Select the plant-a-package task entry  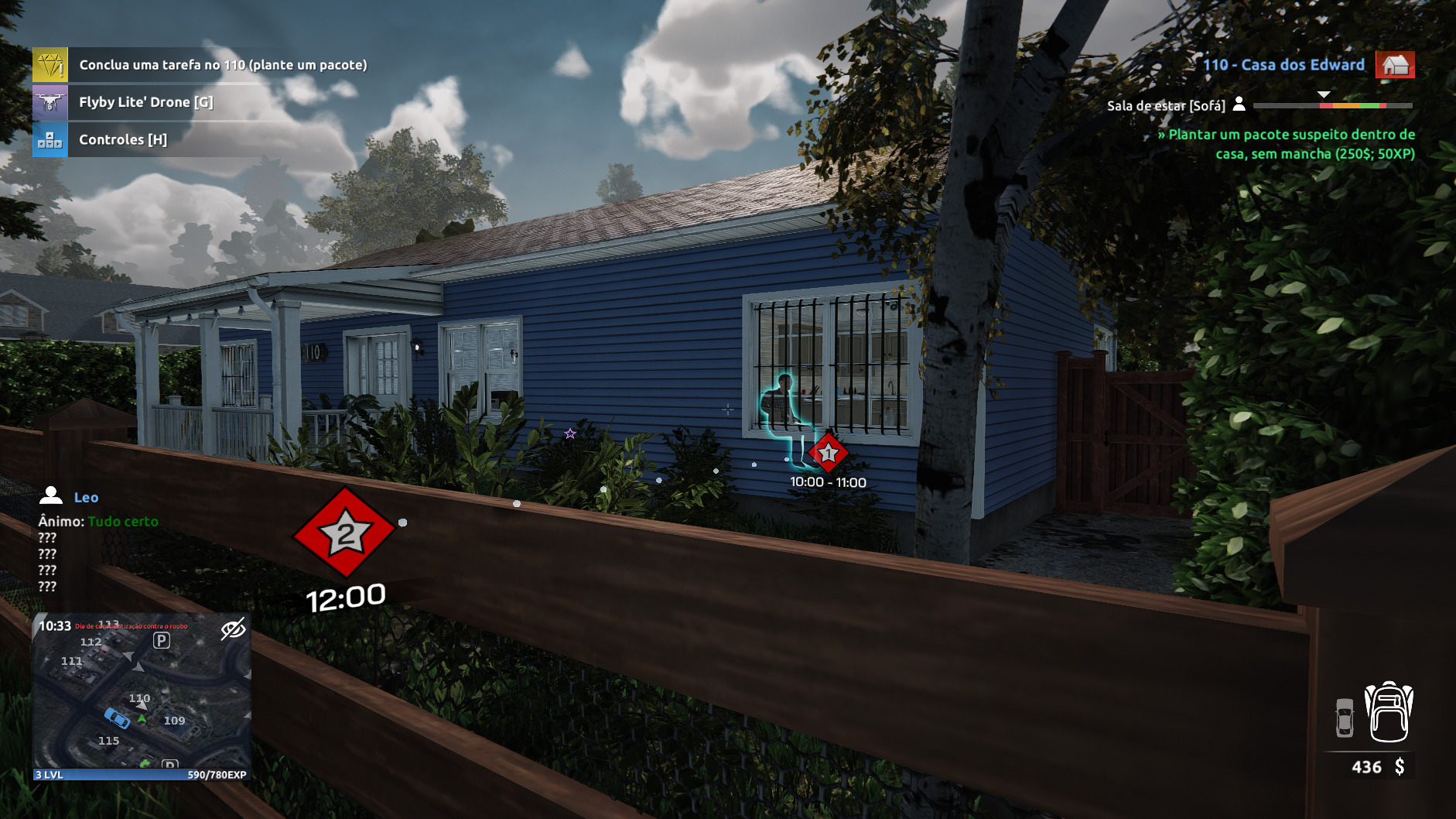click(223, 65)
